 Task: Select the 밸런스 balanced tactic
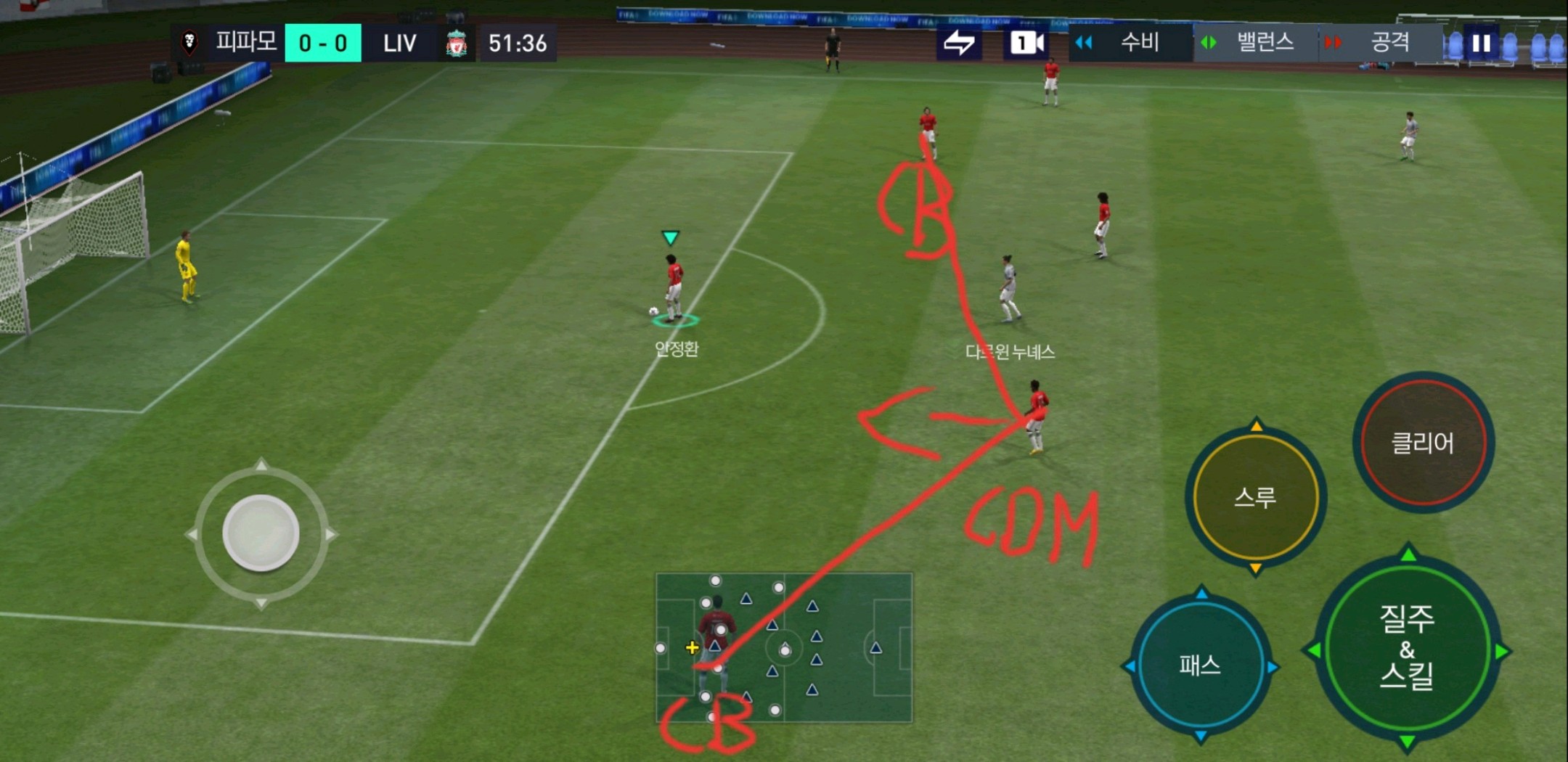(x=1254, y=43)
